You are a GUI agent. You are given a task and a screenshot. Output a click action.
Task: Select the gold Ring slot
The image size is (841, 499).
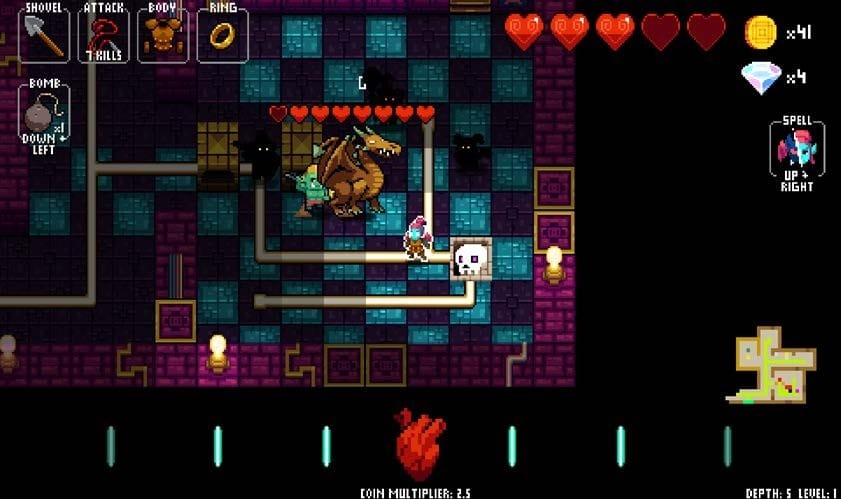point(222,34)
